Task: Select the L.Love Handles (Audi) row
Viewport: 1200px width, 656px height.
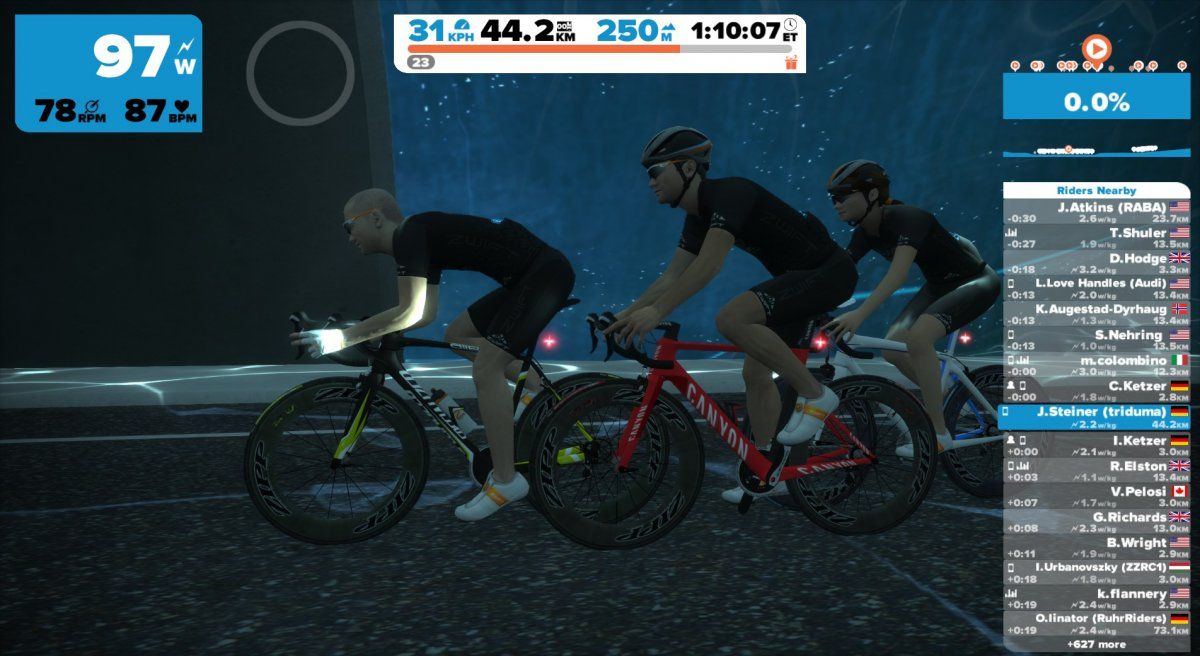Action: tap(1097, 288)
